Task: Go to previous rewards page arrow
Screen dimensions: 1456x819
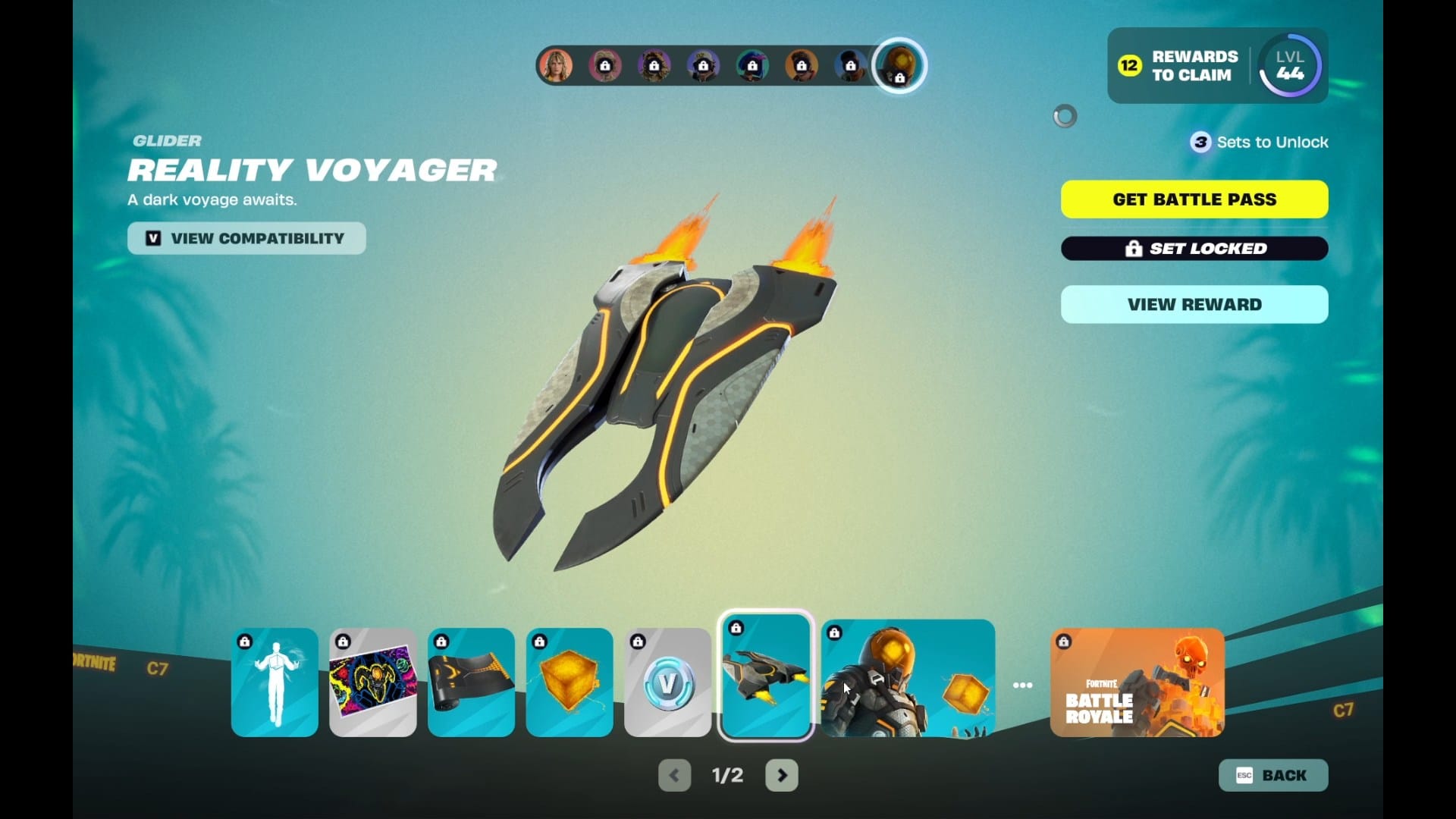Action: (674, 775)
